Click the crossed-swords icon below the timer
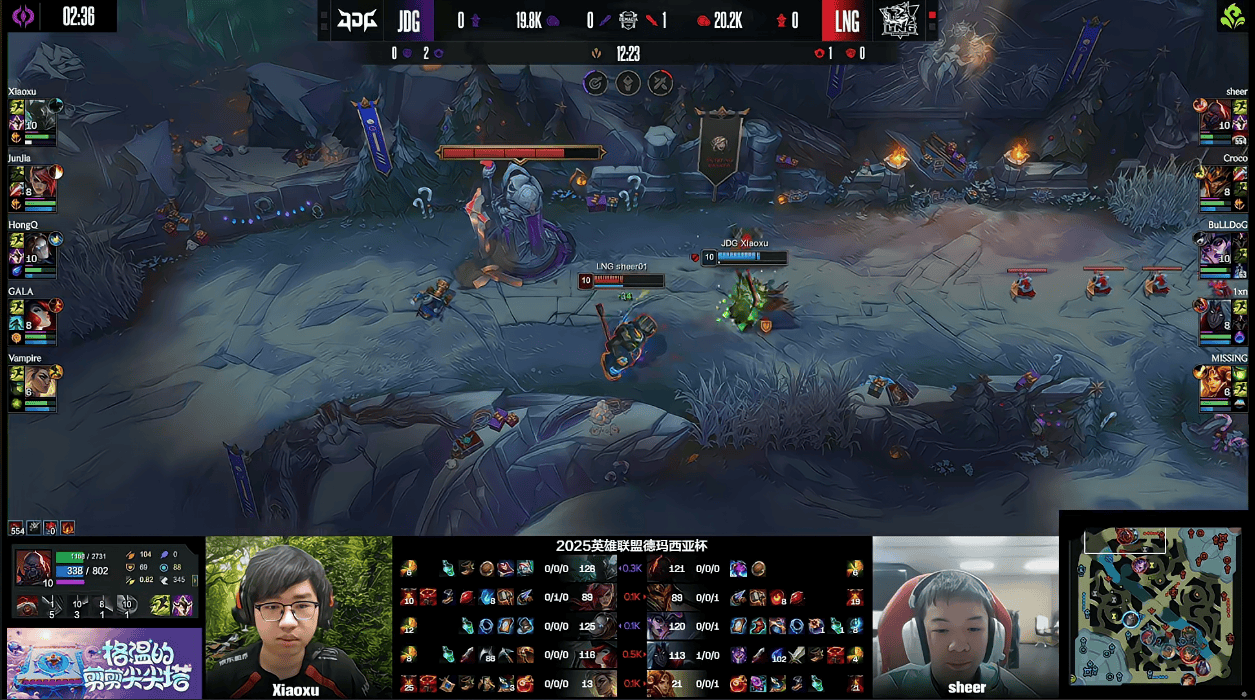Image resolution: width=1255 pixels, height=700 pixels. coord(660,83)
